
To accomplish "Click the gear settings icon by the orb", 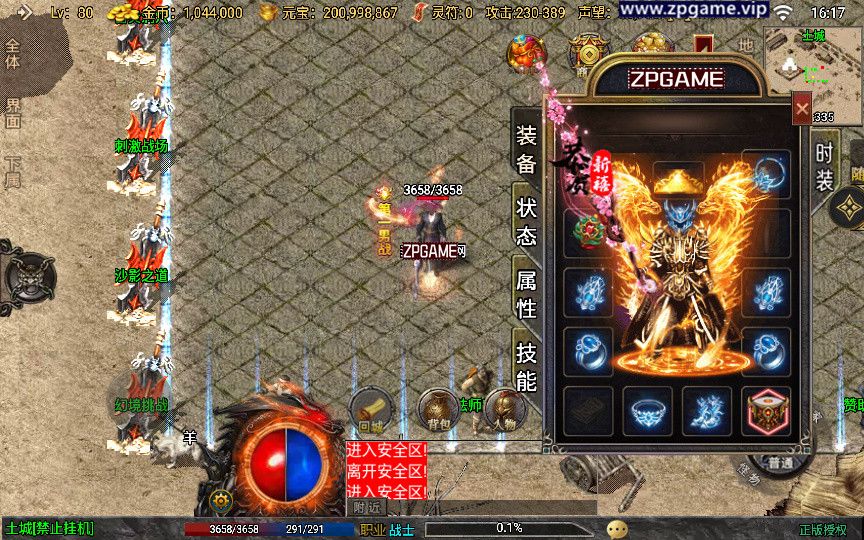I will pos(221,500).
